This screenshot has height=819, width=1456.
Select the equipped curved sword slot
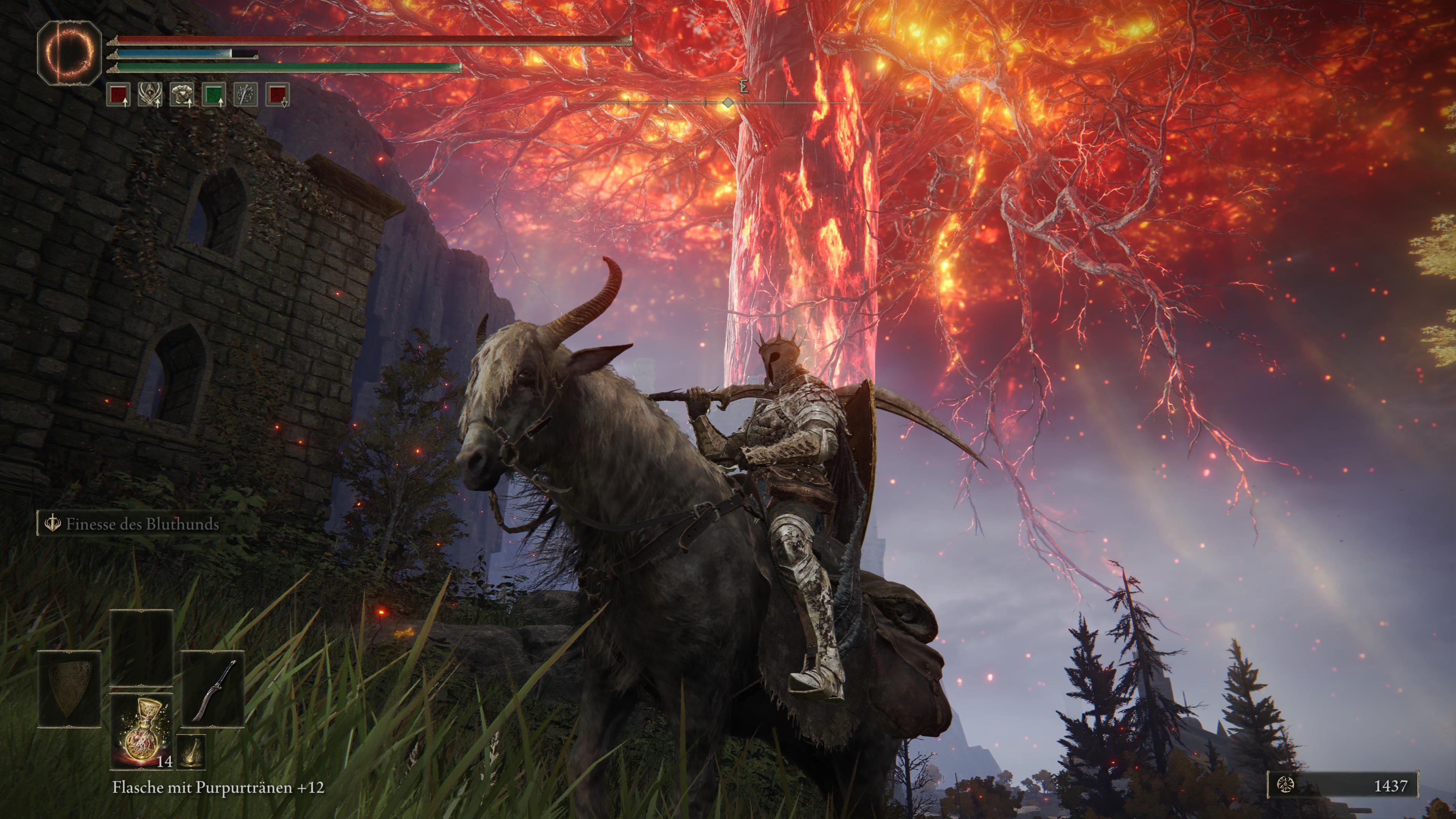[x=212, y=689]
